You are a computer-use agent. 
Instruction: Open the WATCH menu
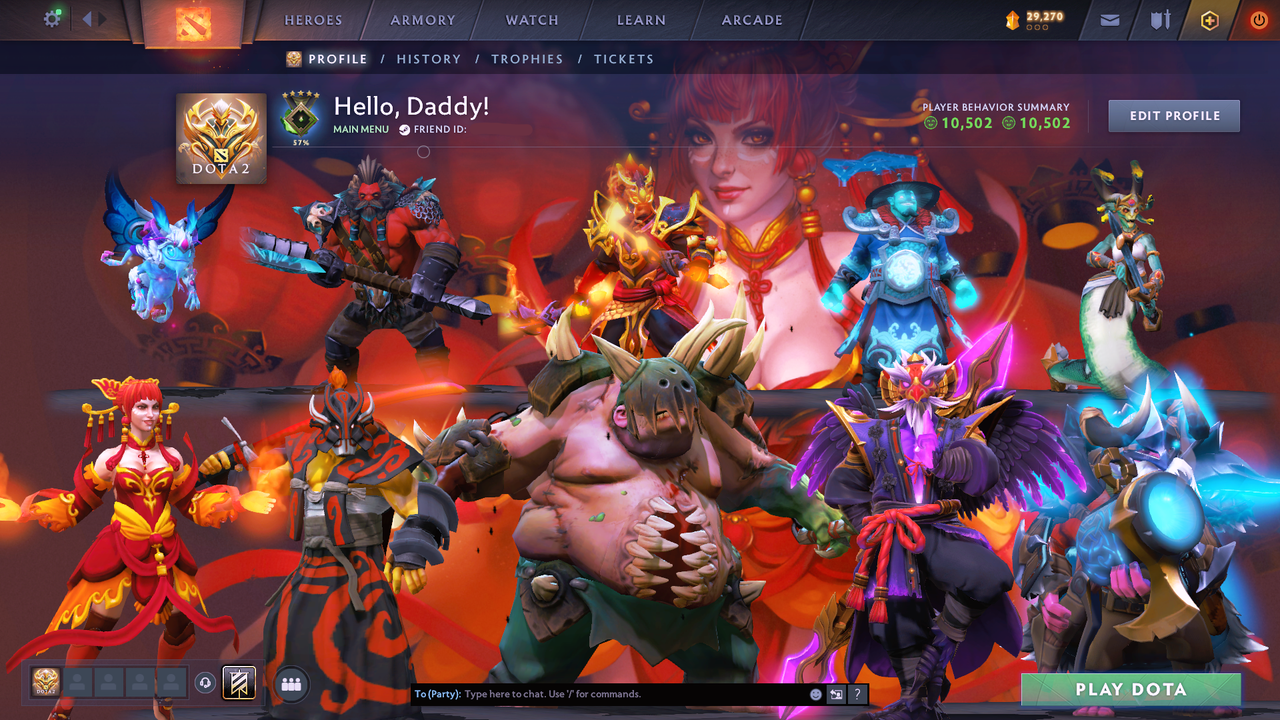pyautogui.click(x=531, y=20)
